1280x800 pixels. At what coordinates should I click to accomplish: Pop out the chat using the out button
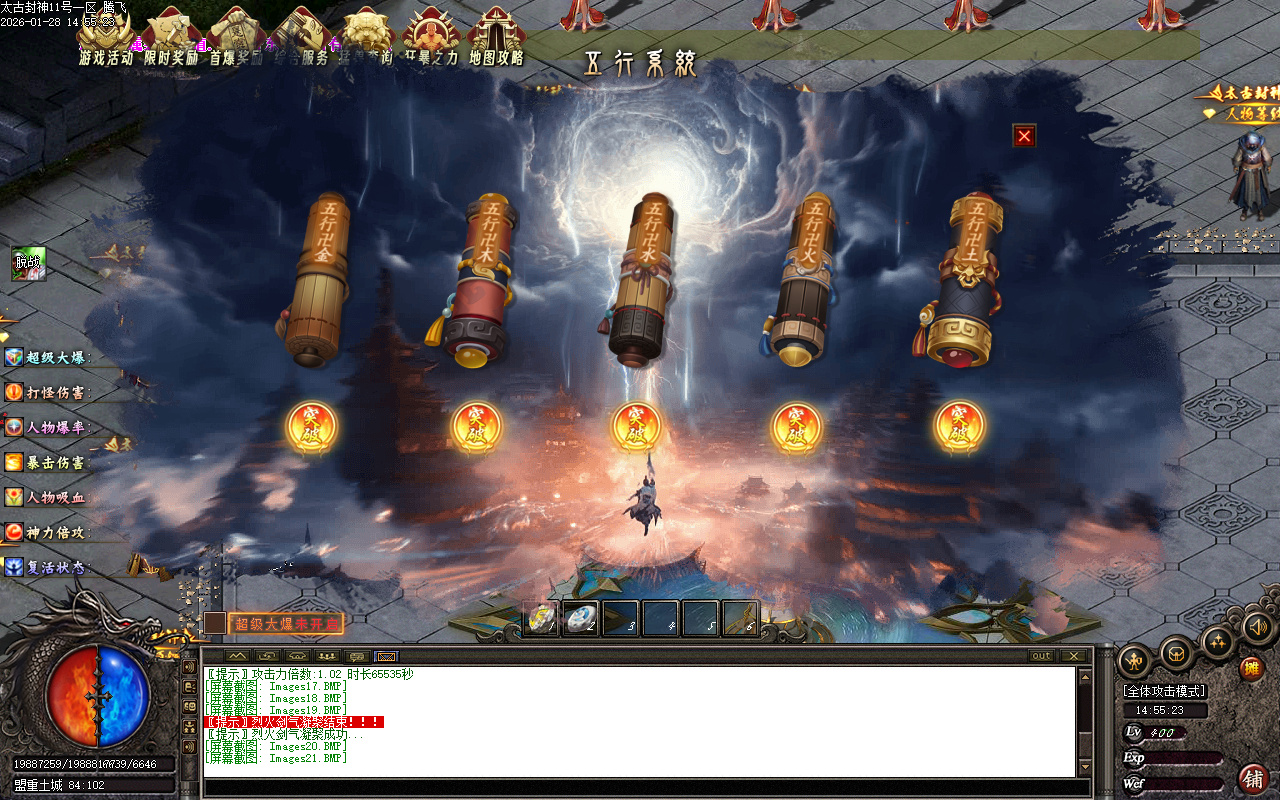1040,656
